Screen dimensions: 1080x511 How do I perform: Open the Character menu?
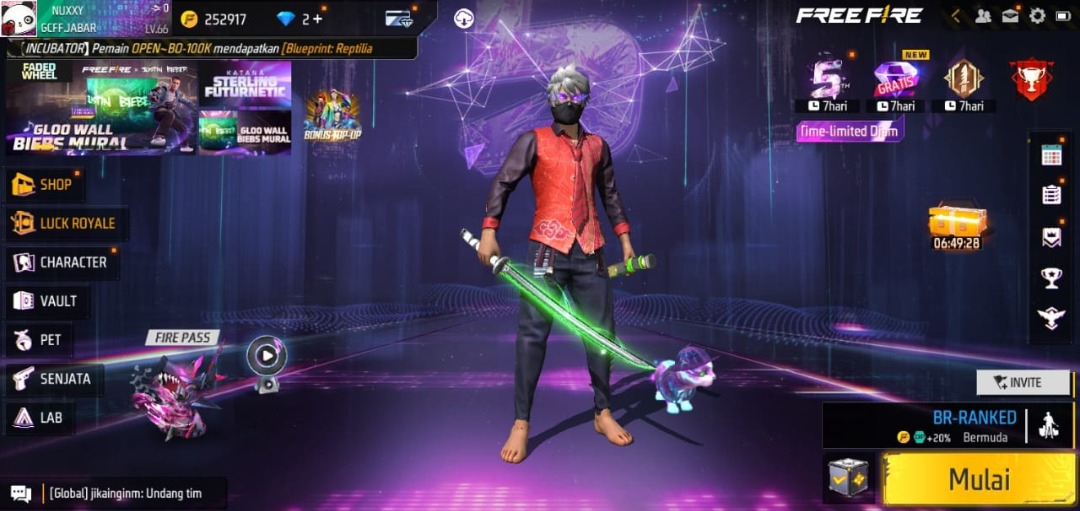(60, 262)
